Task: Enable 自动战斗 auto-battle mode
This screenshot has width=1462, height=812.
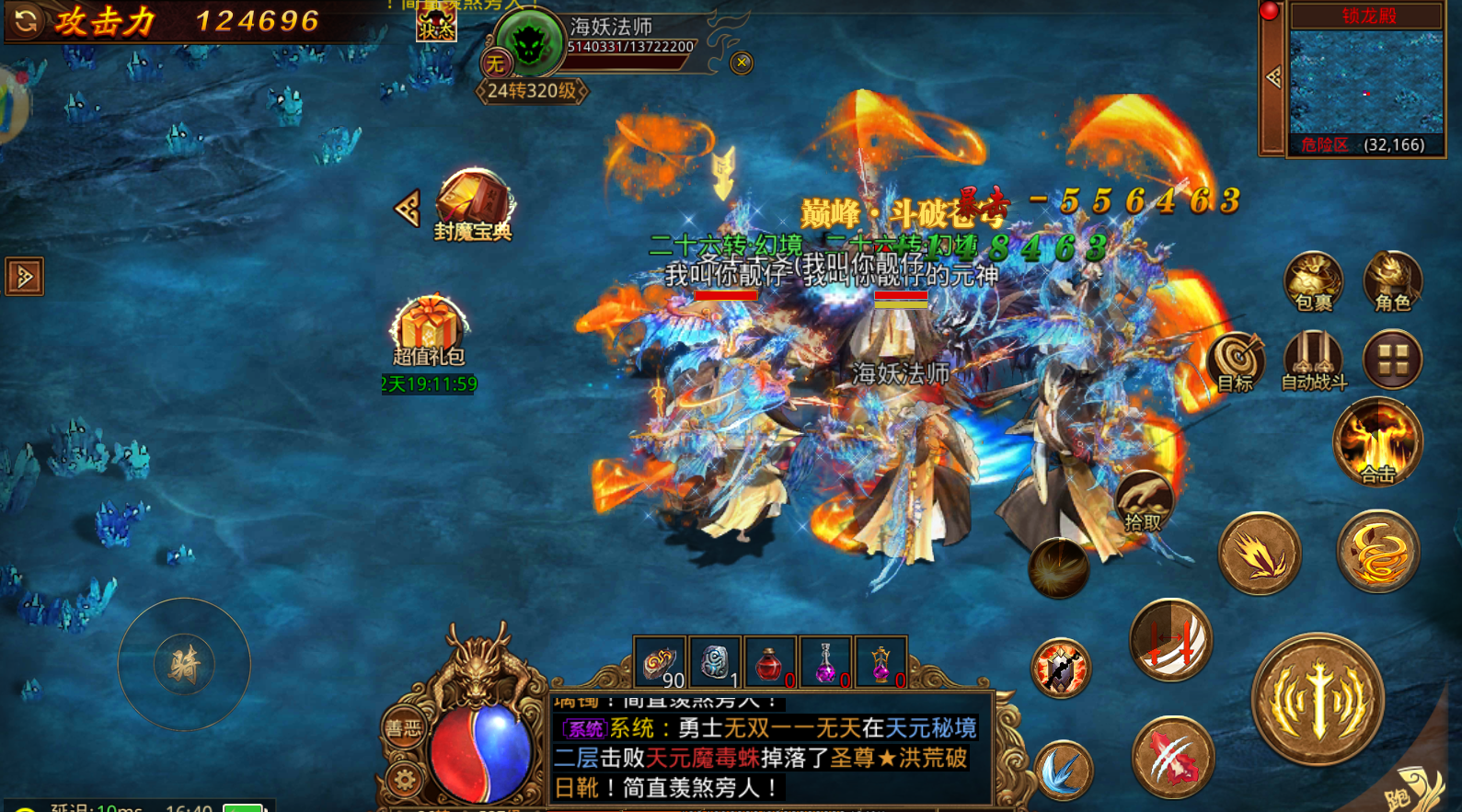Action: [1313, 359]
